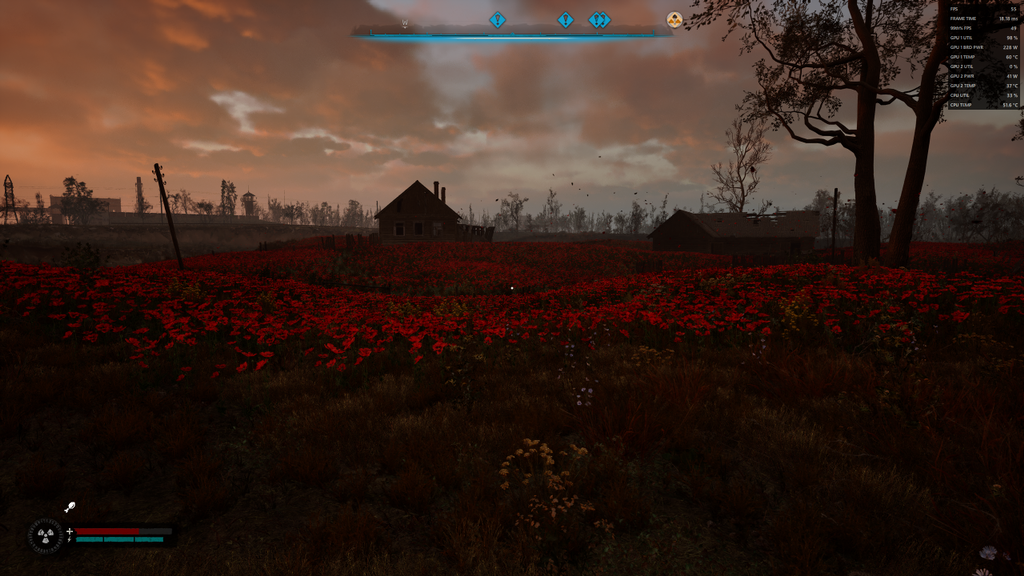Click the orange radiation marker on the compass
The height and width of the screenshot is (576, 1024).
coord(675,20)
